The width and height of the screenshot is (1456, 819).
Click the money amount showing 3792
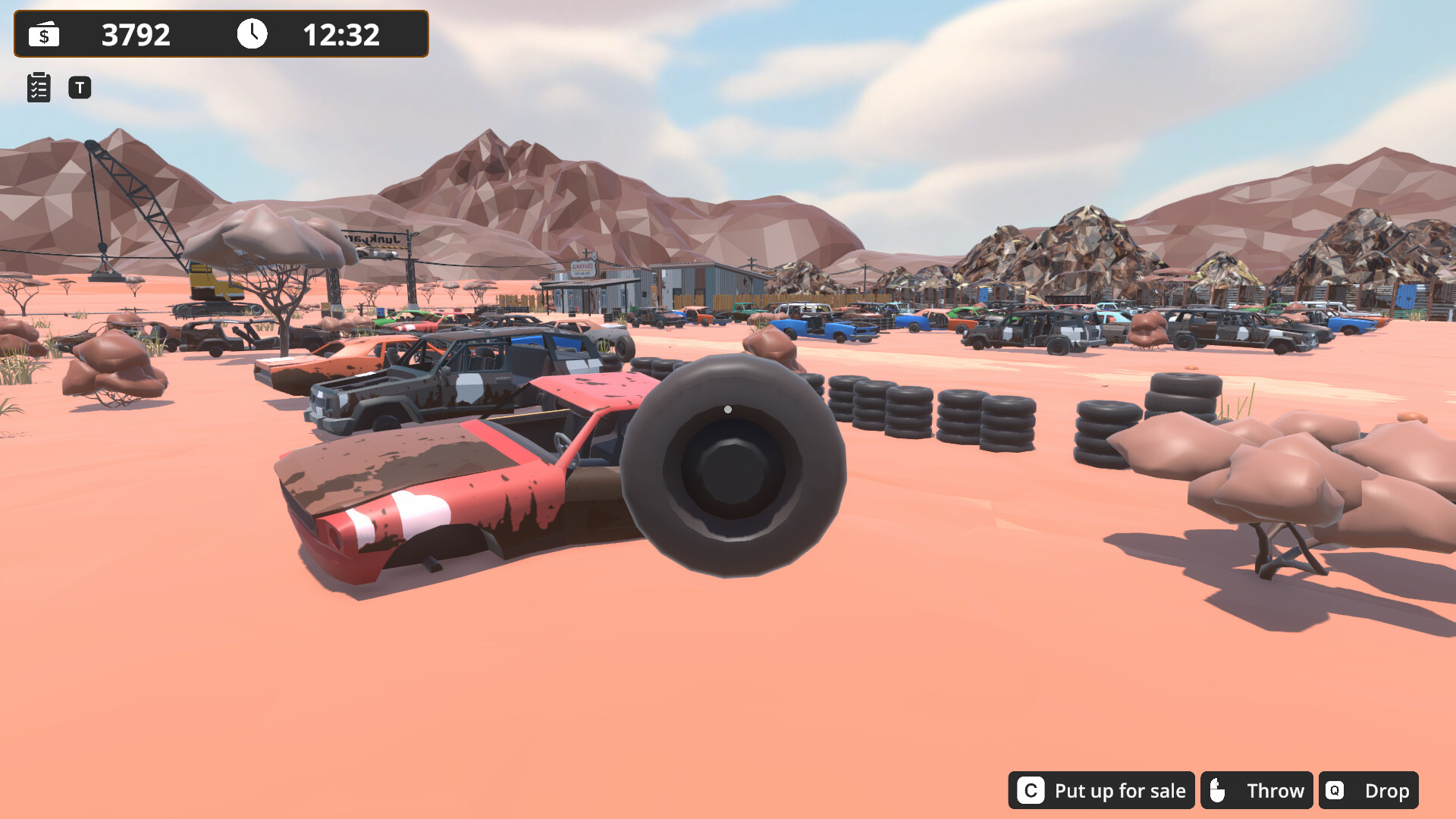137,34
